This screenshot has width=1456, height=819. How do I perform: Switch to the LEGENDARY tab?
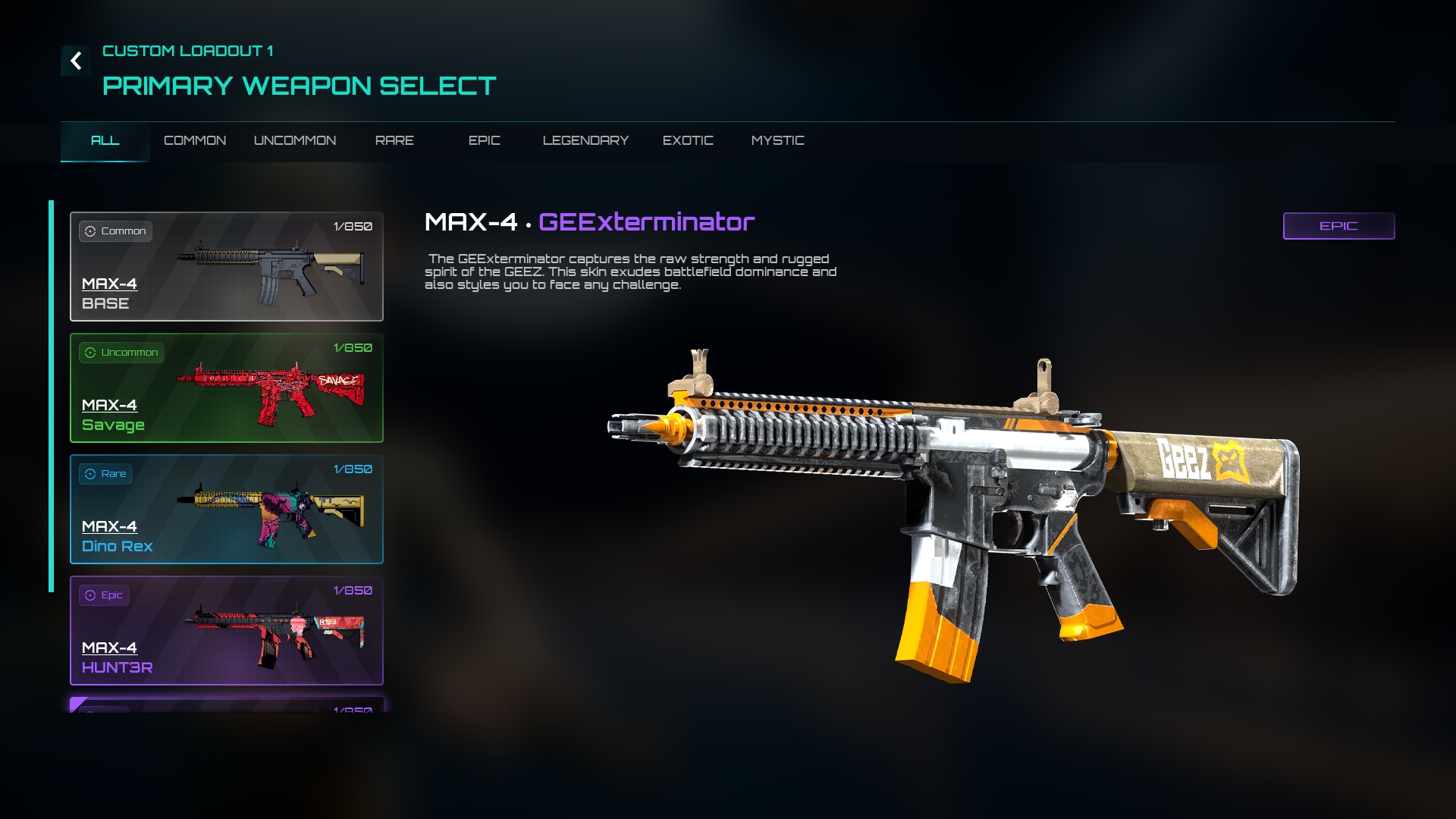(x=585, y=141)
